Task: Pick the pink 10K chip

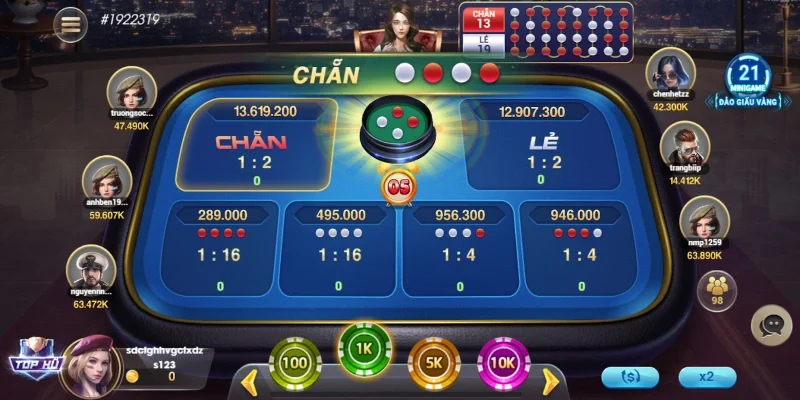Action: pyautogui.click(x=503, y=363)
